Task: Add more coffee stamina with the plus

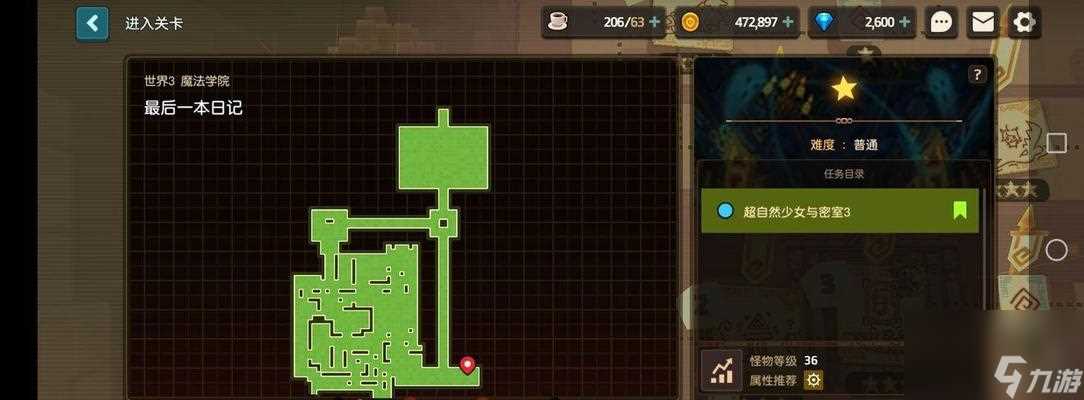Action: (x=654, y=22)
